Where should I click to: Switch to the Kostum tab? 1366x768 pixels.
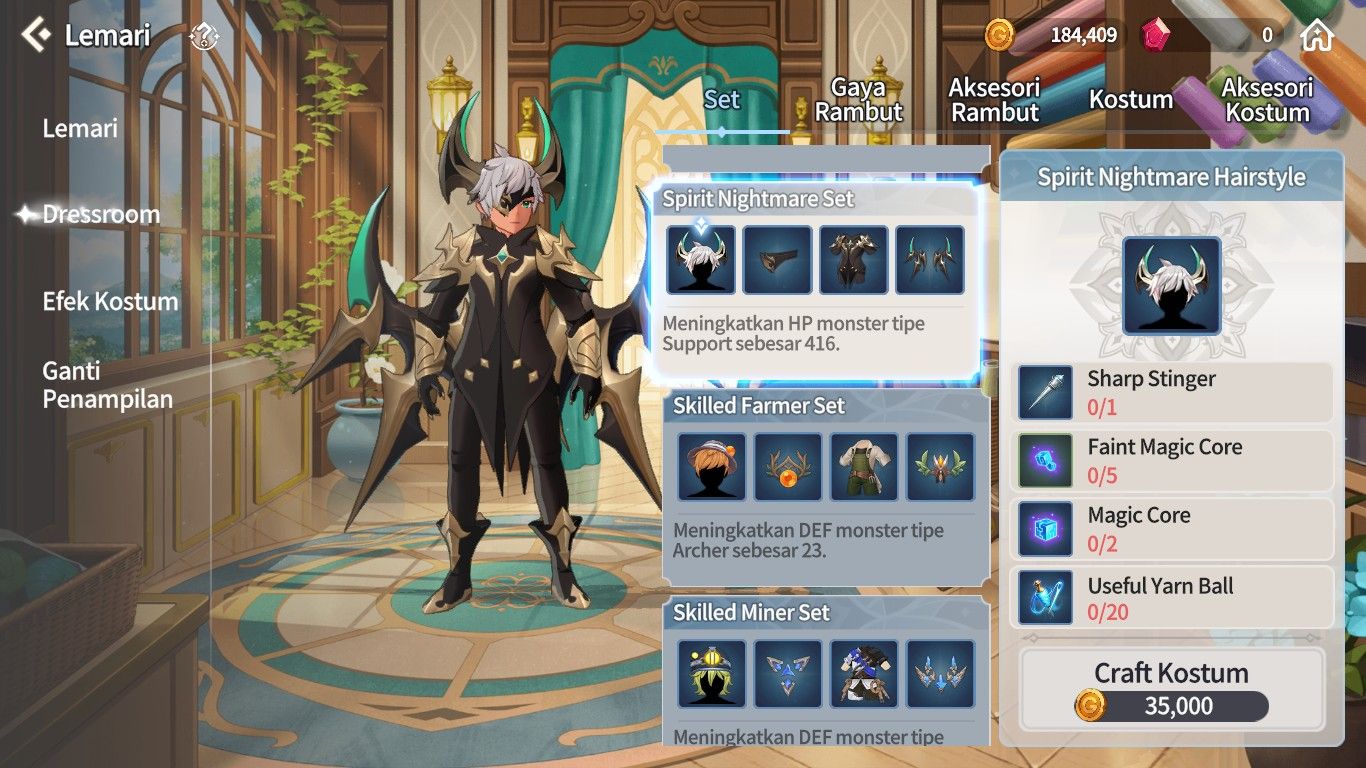coord(1131,100)
